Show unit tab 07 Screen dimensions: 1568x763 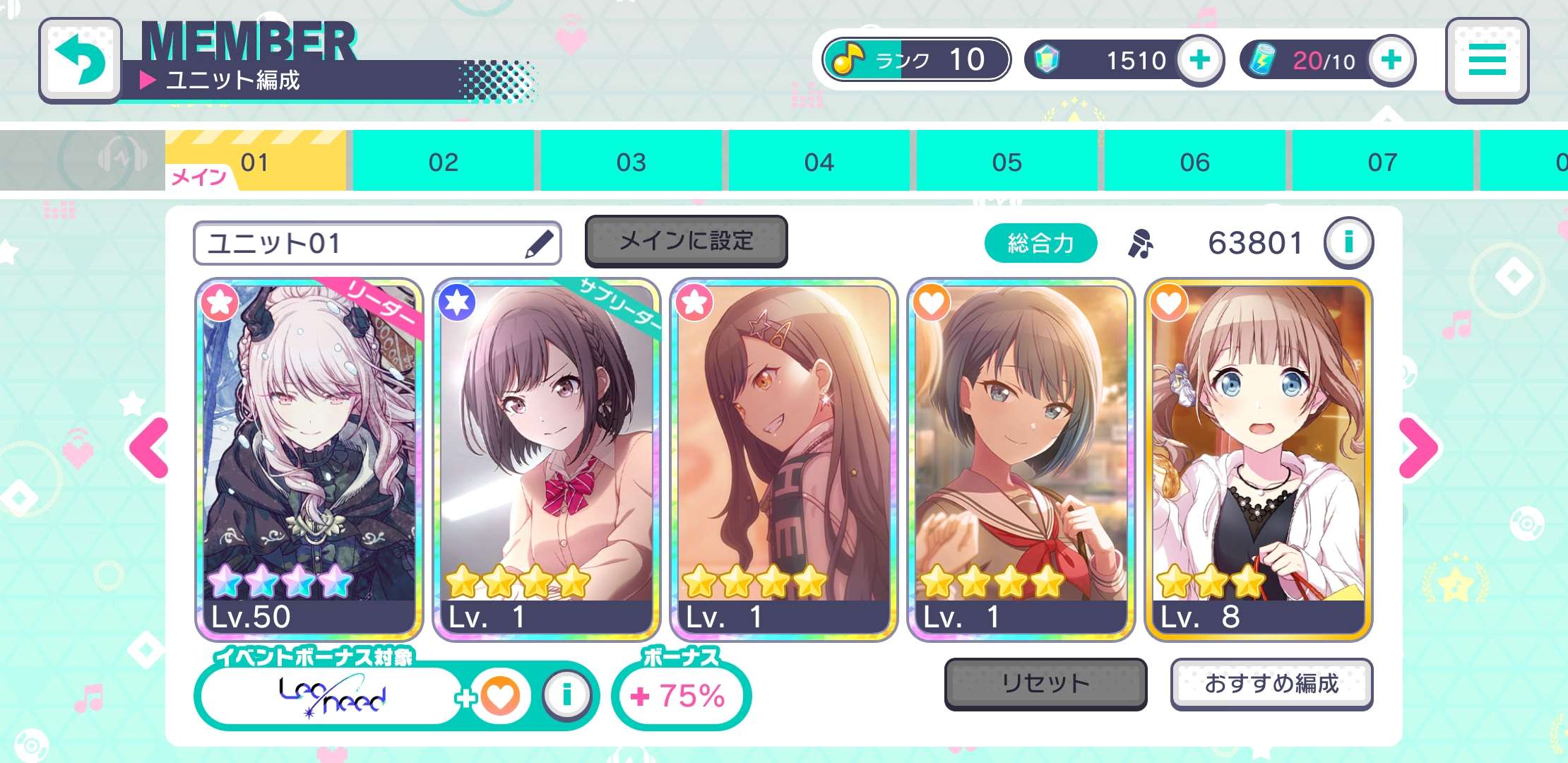(x=1382, y=162)
